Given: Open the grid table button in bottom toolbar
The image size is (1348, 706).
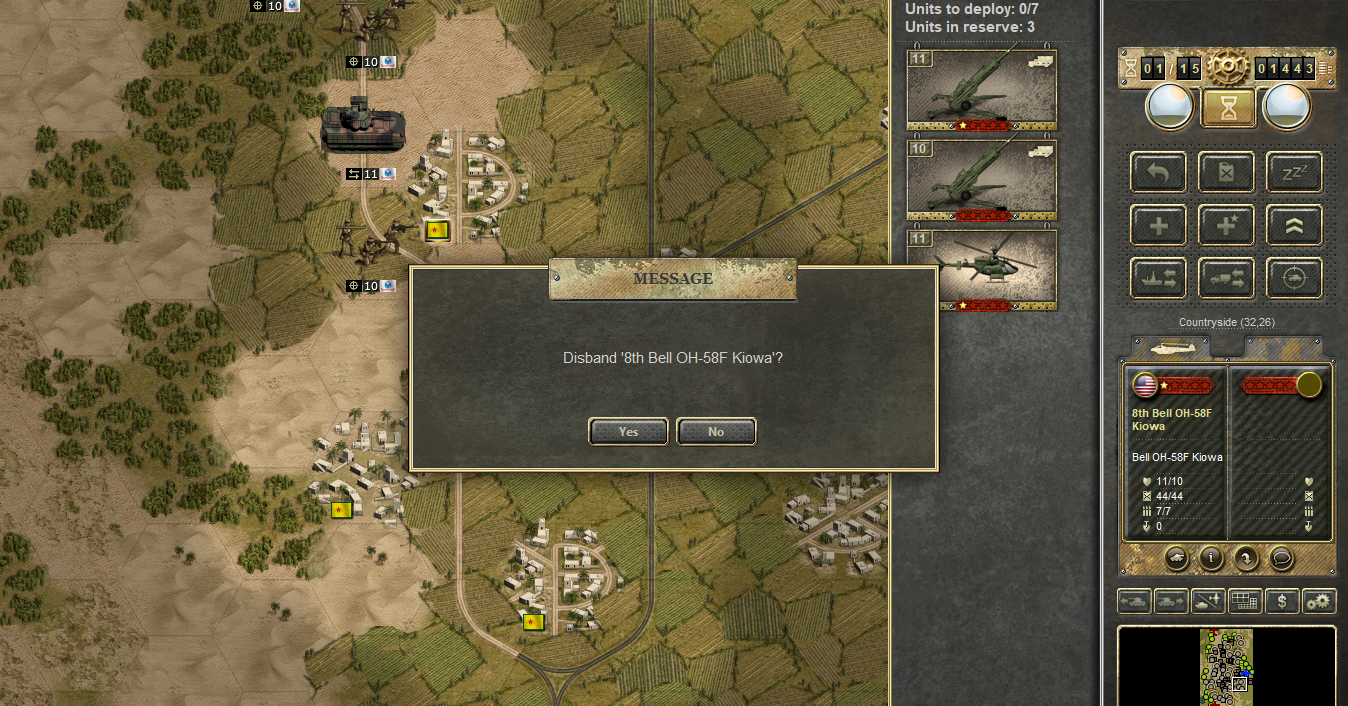Looking at the screenshot, I should tap(1245, 601).
